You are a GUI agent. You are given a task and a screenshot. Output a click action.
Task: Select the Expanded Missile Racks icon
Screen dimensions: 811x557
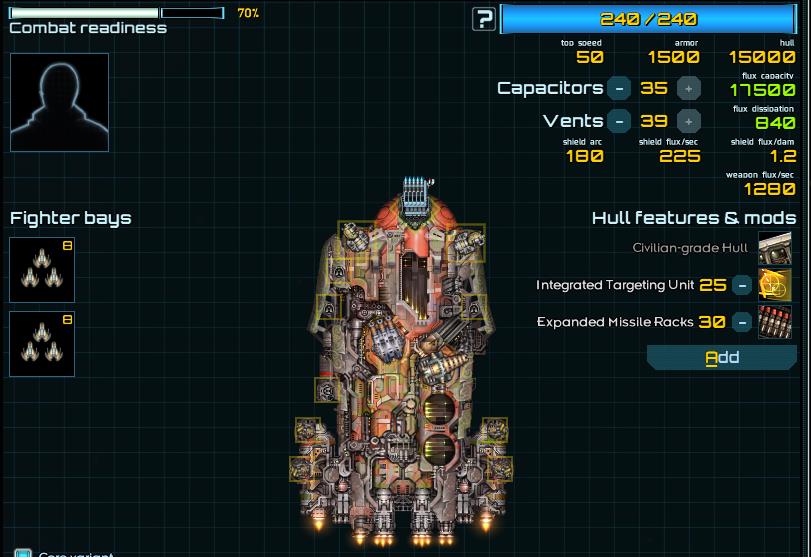(775, 322)
